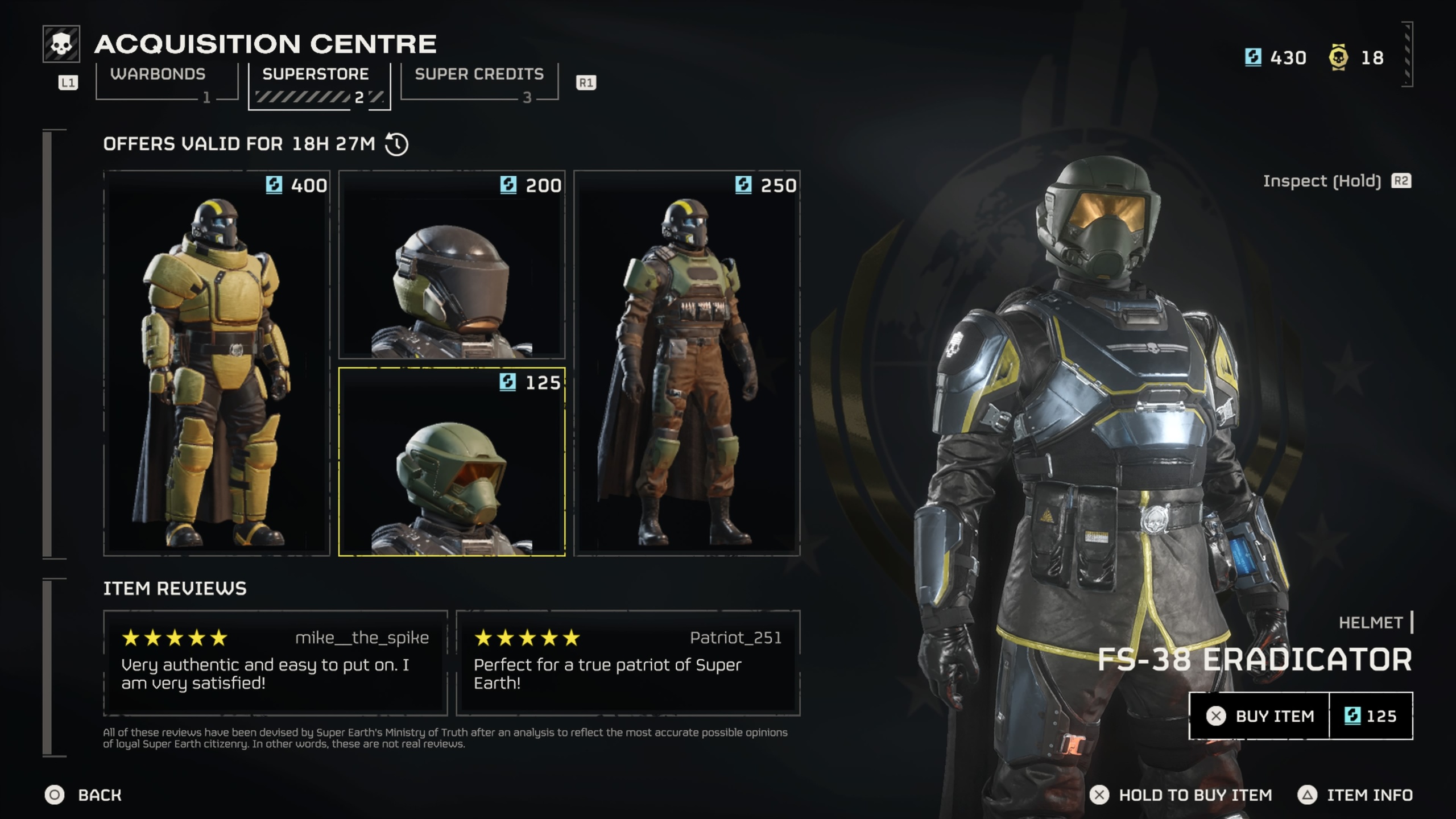Choose the black helmet offer costing 200
Image resolution: width=1456 pixels, height=819 pixels.
pos(452,264)
